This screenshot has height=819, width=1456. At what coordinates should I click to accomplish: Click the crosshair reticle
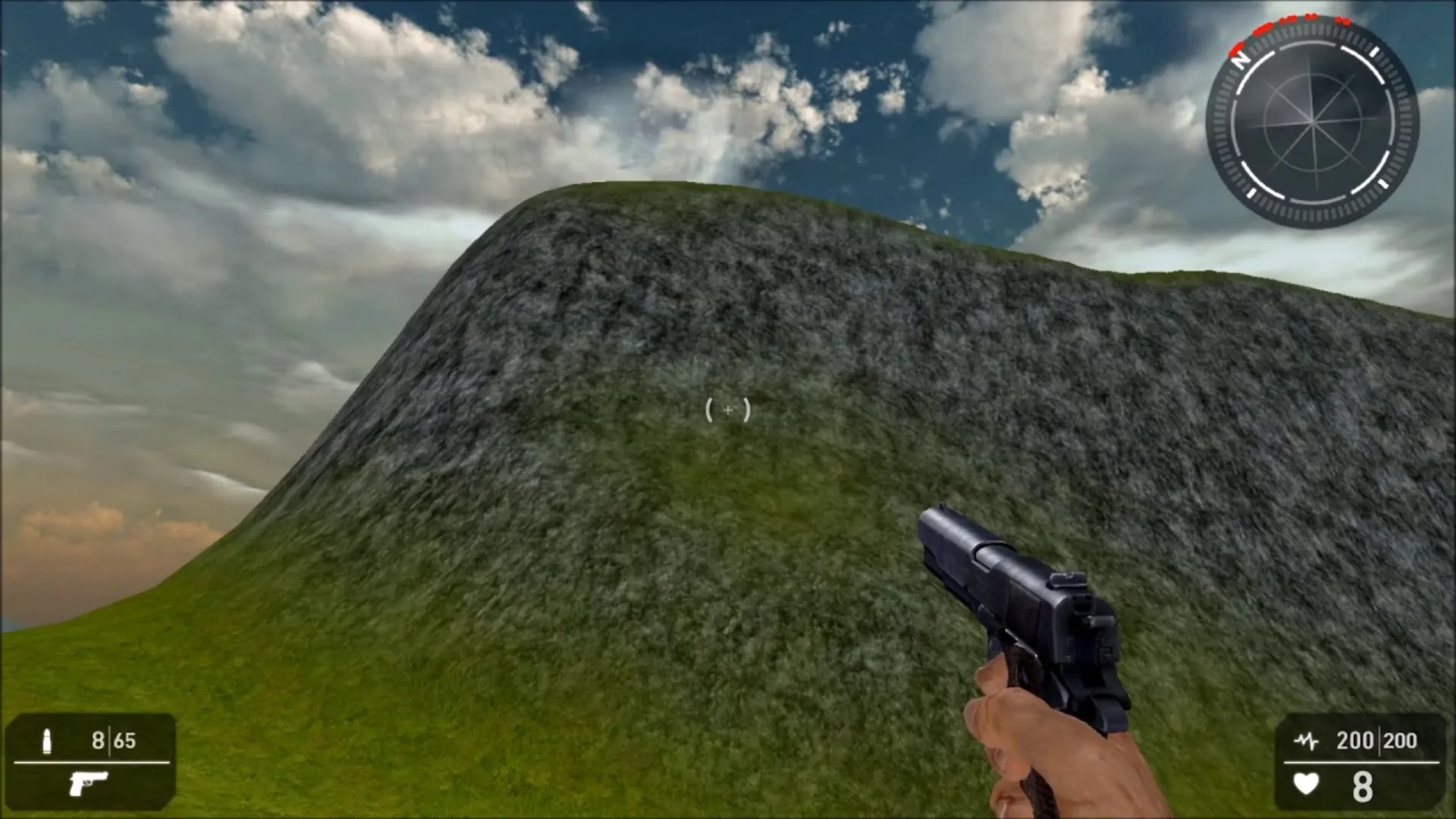click(728, 409)
